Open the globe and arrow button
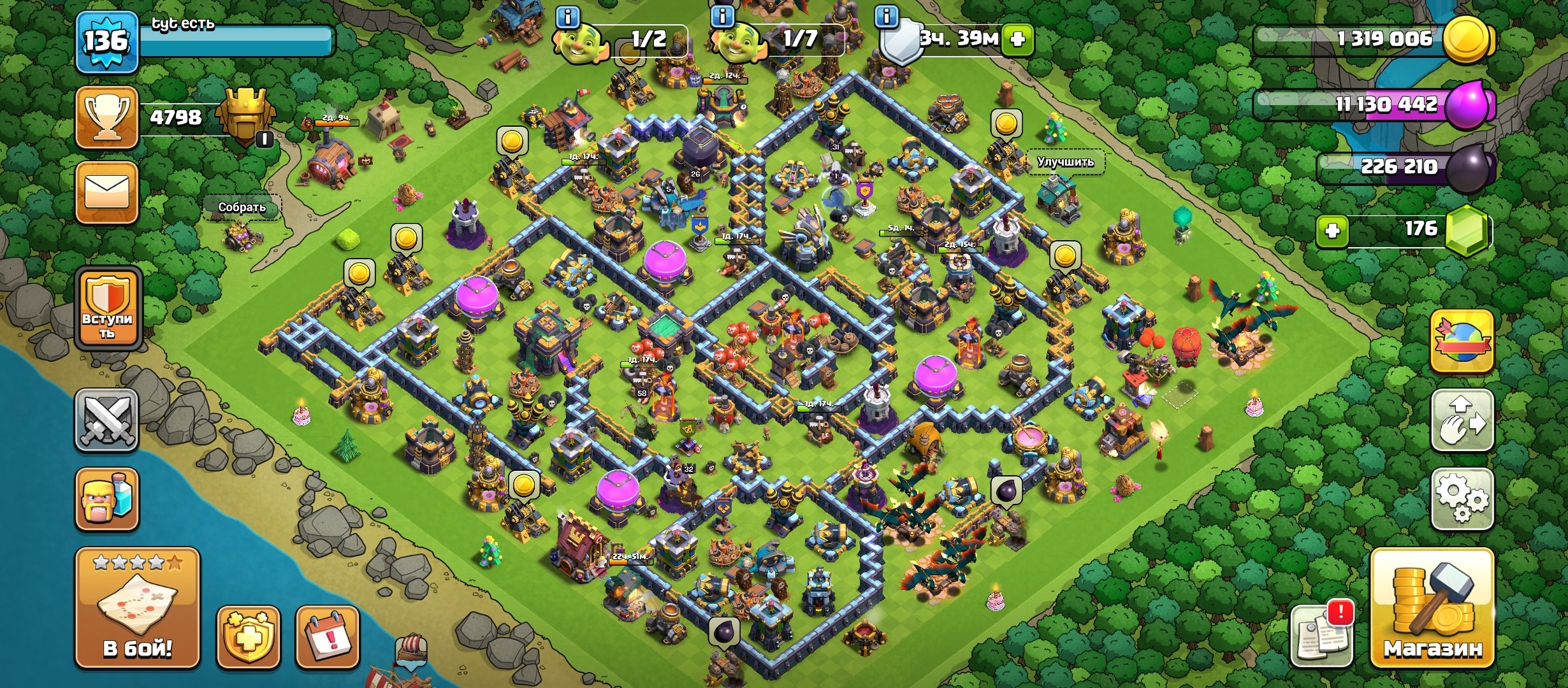 point(1462,342)
